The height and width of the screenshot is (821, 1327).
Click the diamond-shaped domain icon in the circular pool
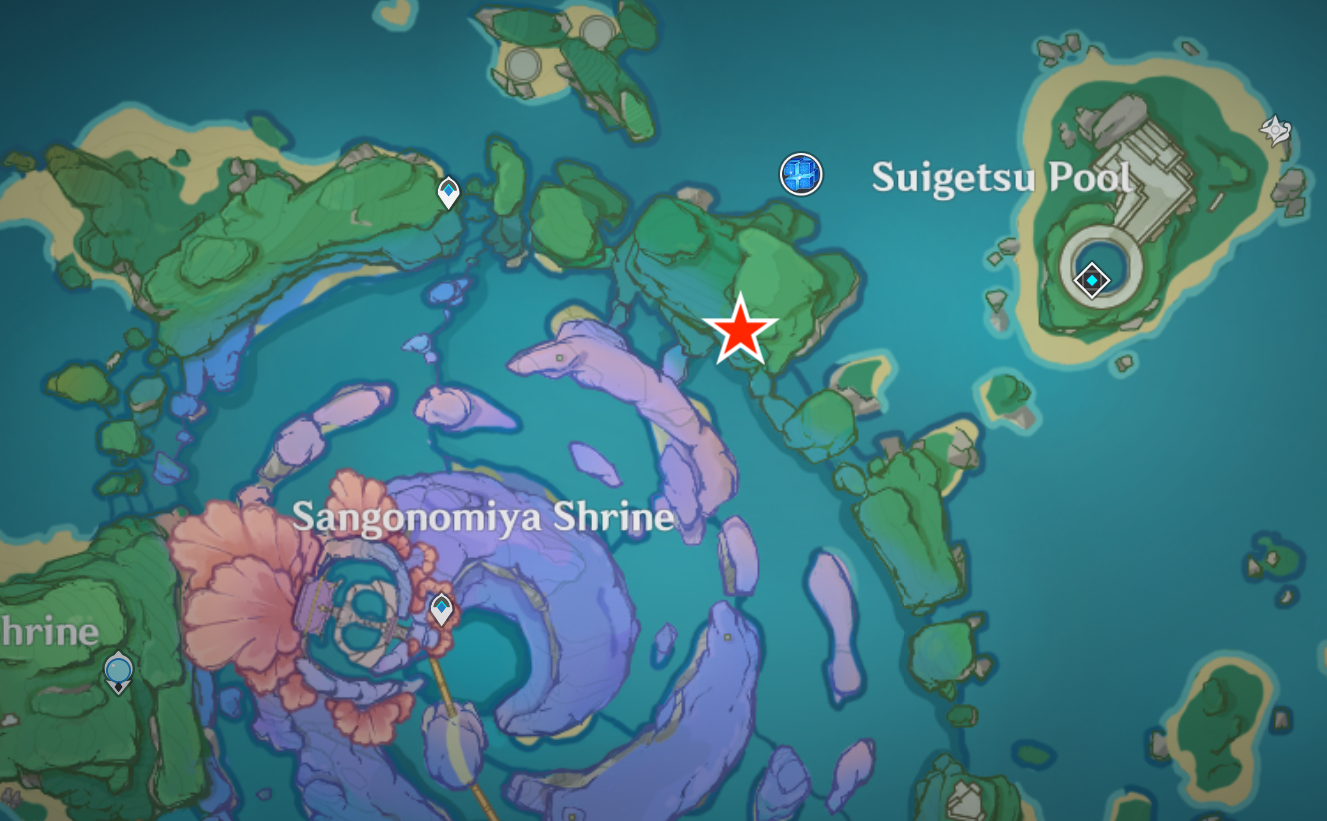point(1091,280)
